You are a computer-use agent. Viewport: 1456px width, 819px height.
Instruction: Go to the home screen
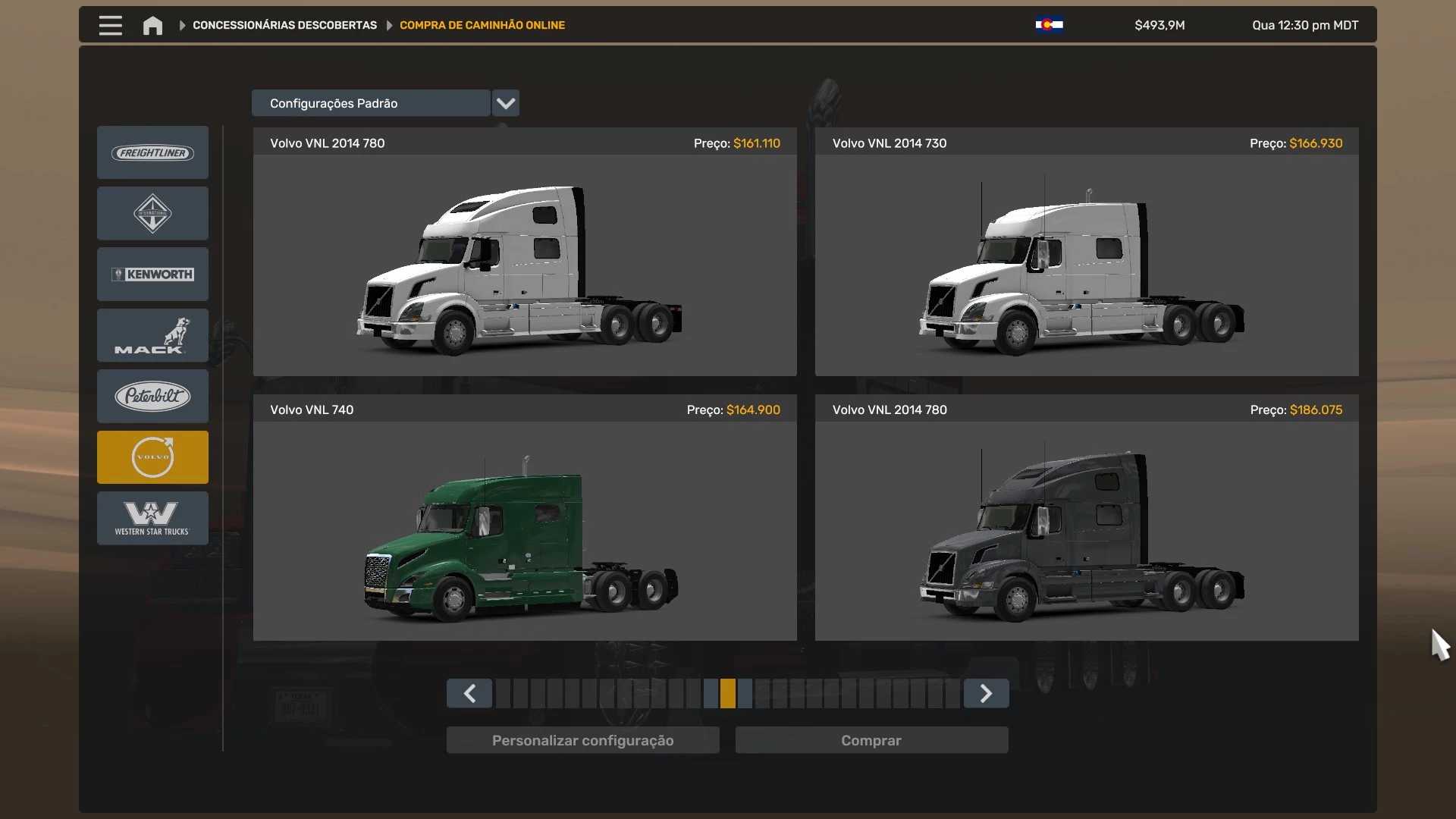152,26
